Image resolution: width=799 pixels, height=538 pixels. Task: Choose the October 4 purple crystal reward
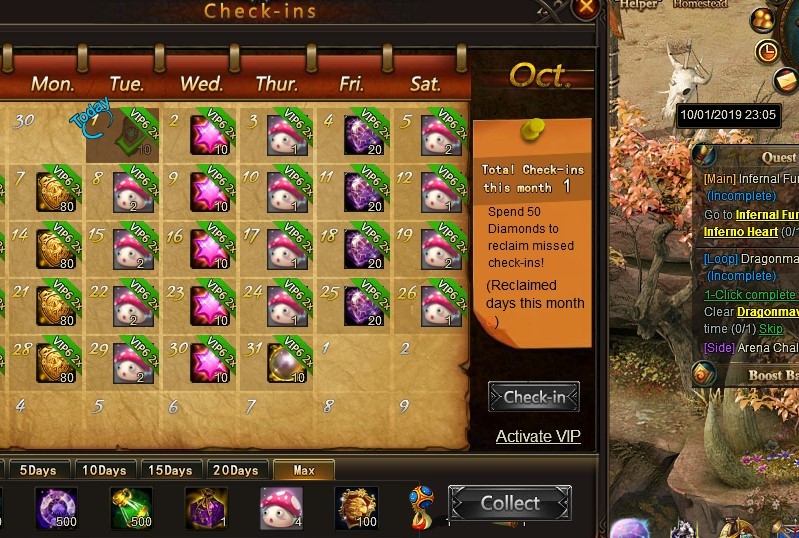point(363,136)
